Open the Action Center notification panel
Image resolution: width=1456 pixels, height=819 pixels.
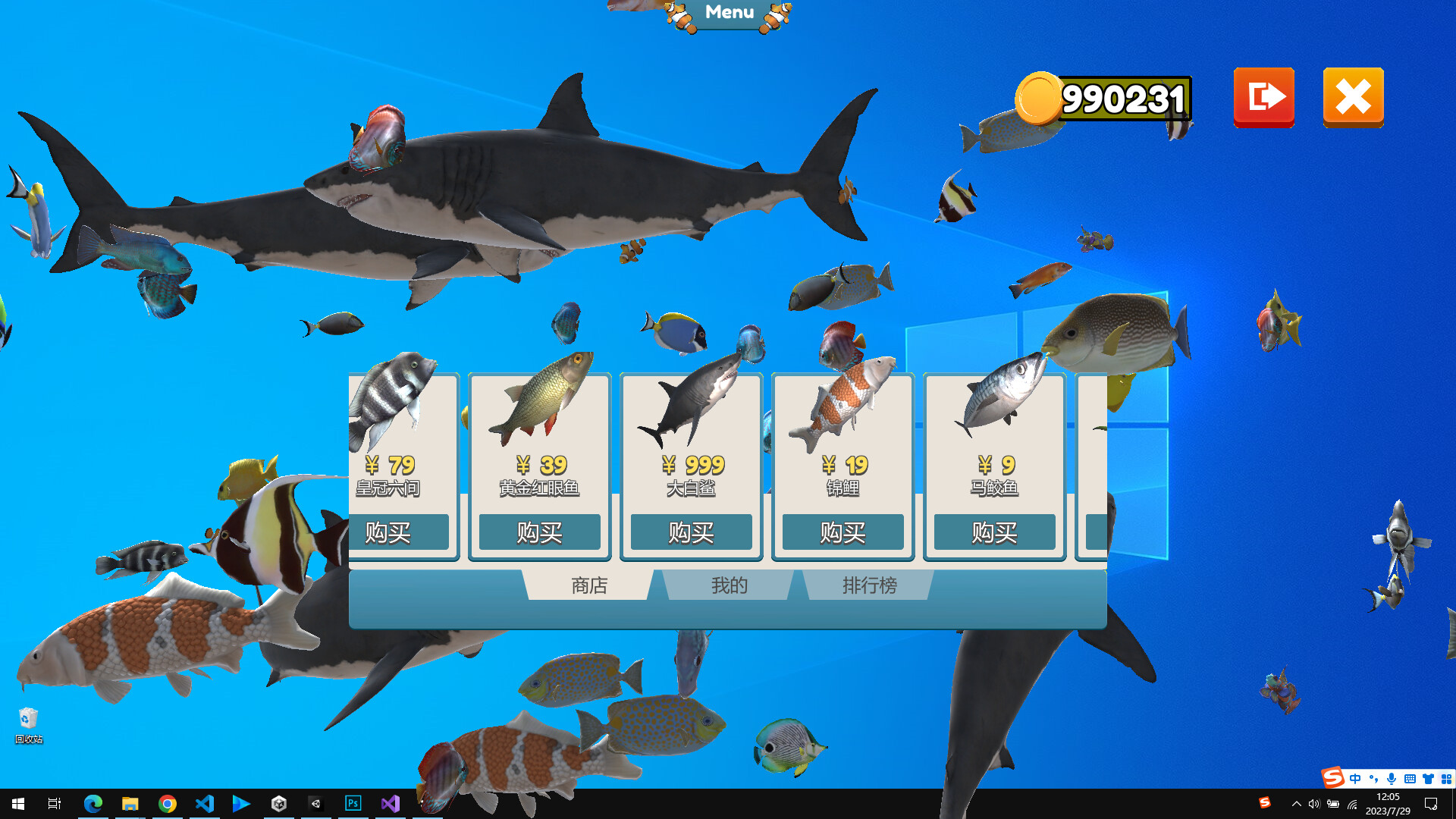(x=1432, y=805)
